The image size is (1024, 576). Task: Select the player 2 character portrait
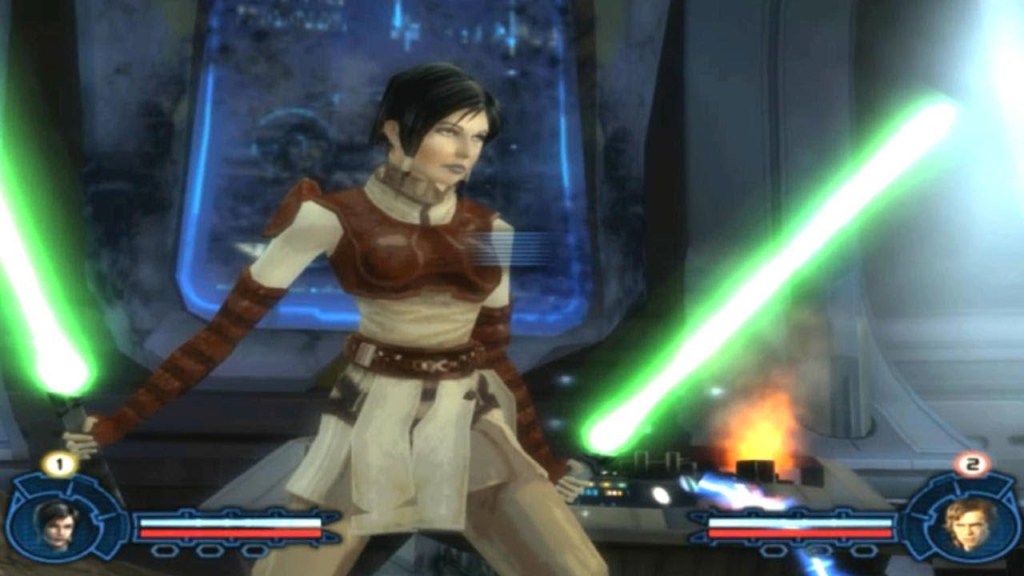[966, 523]
